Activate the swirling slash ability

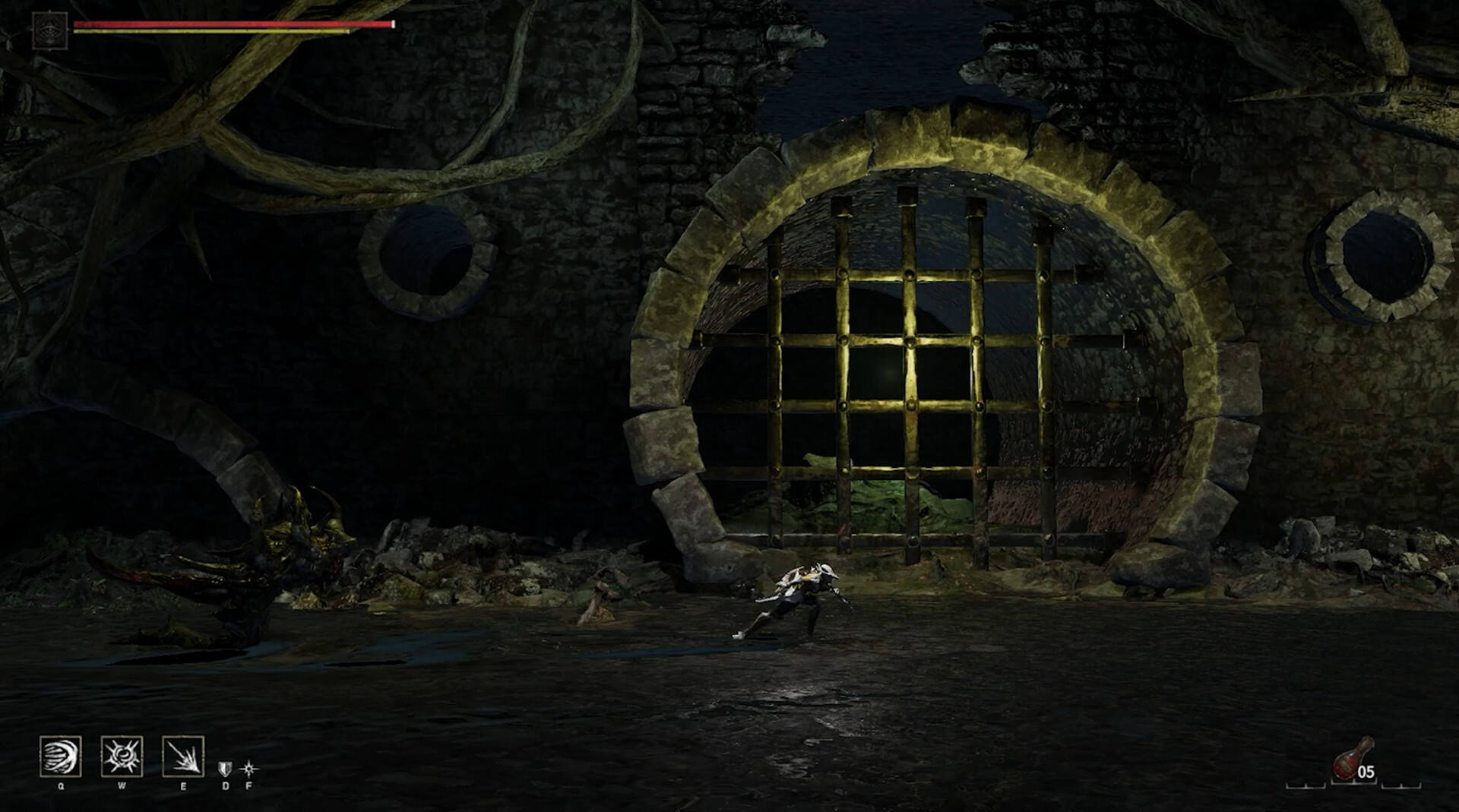point(61,757)
